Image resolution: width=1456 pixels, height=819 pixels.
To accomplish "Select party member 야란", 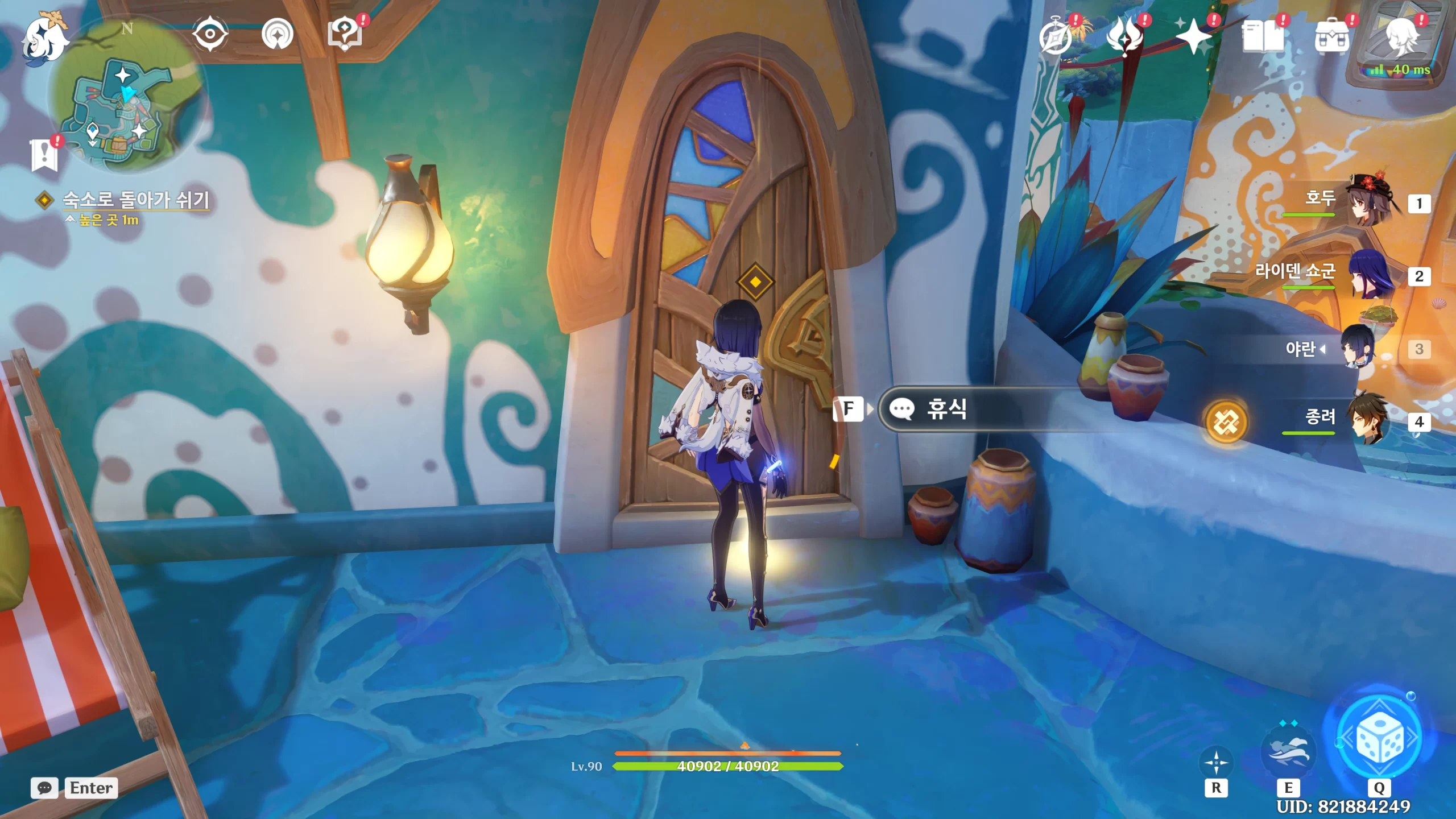I will [1358, 347].
